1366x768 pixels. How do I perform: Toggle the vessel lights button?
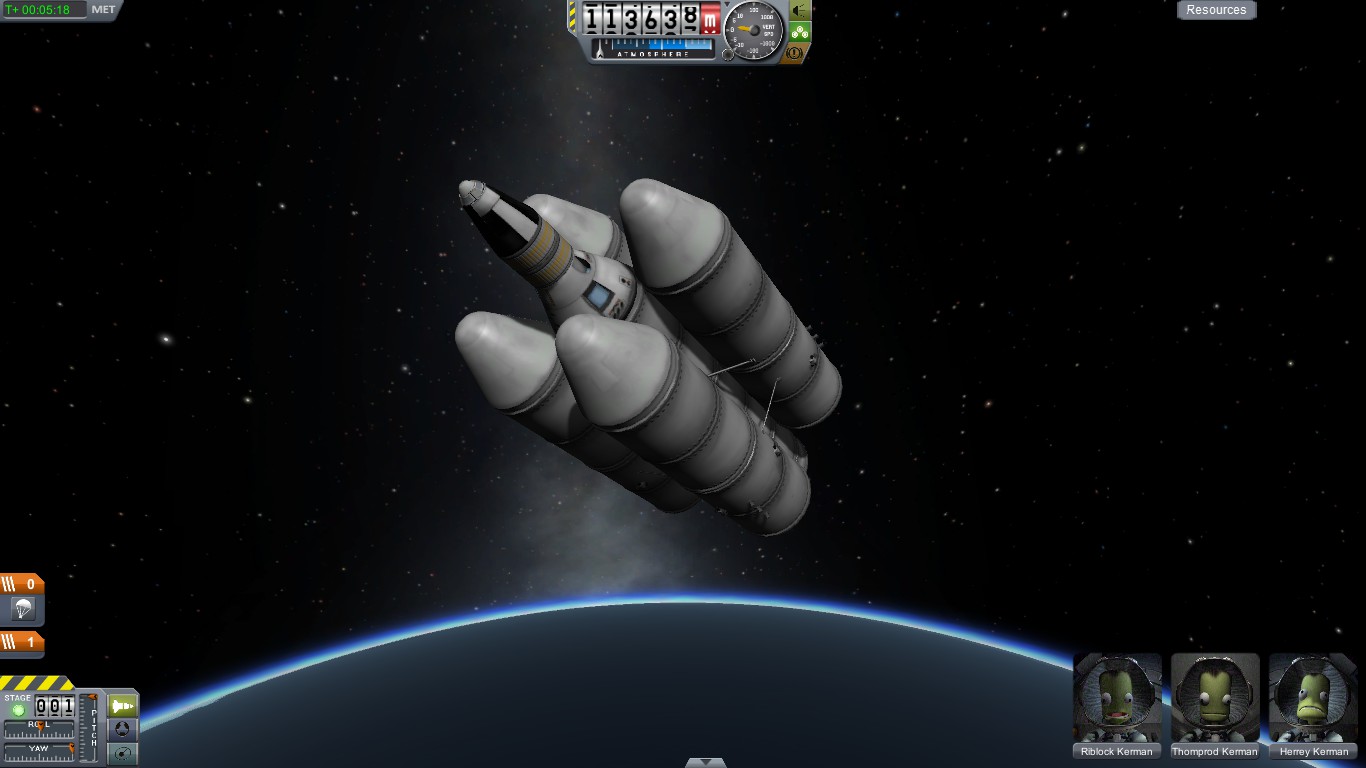click(800, 10)
